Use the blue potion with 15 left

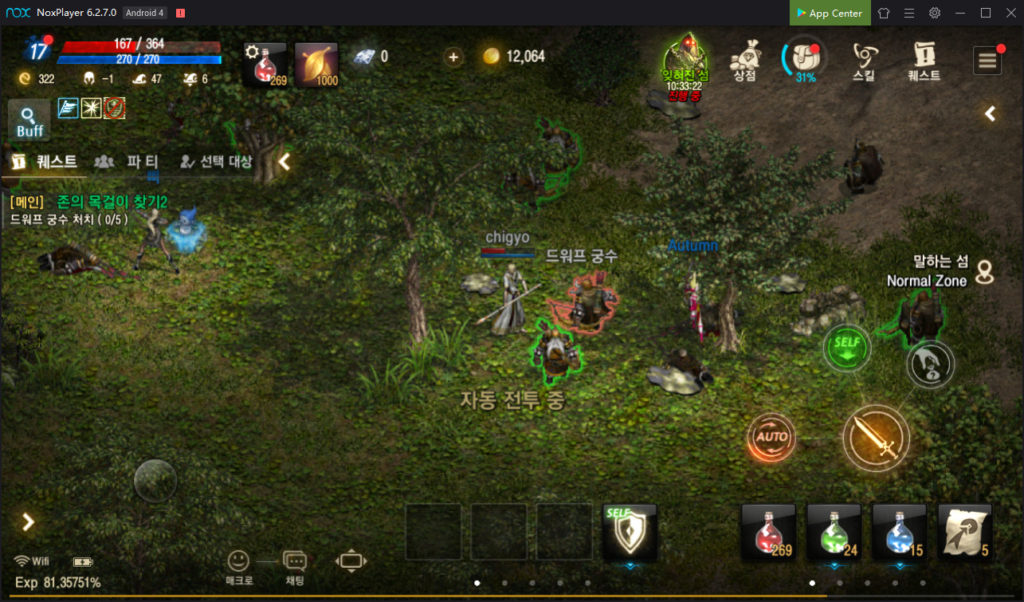(899, 531)
